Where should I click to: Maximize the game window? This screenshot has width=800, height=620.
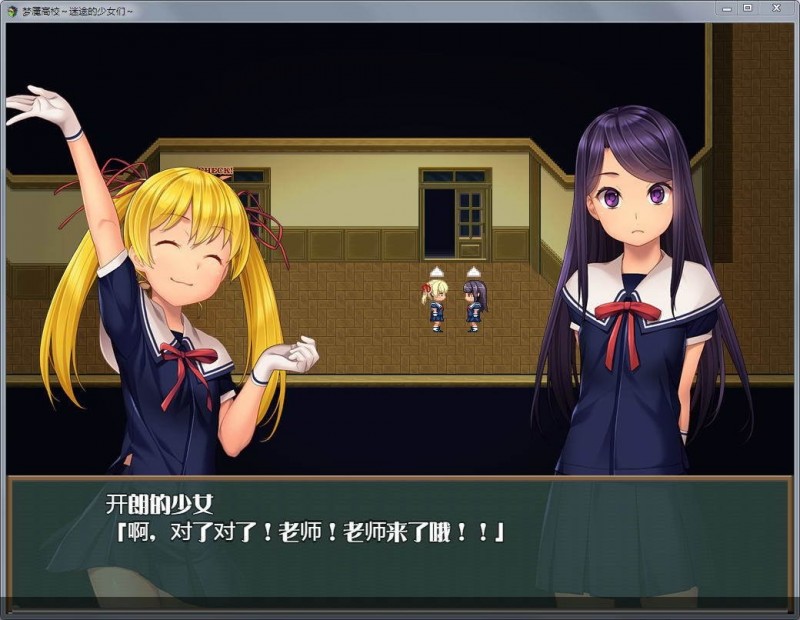coord(747,9)
